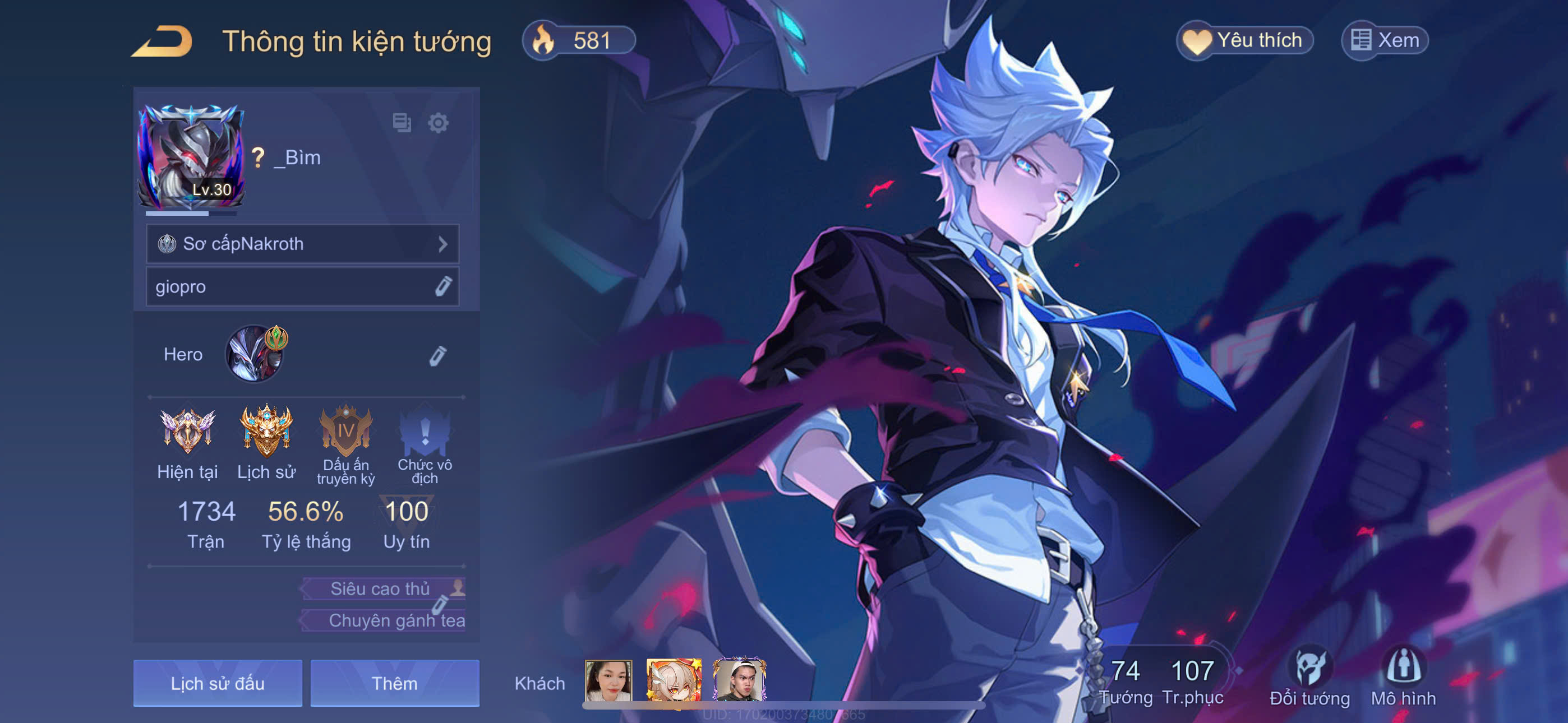View the first visitor's photo under Khách
This screenshot has width=1568, height=723.
click(x=608, y=680)
